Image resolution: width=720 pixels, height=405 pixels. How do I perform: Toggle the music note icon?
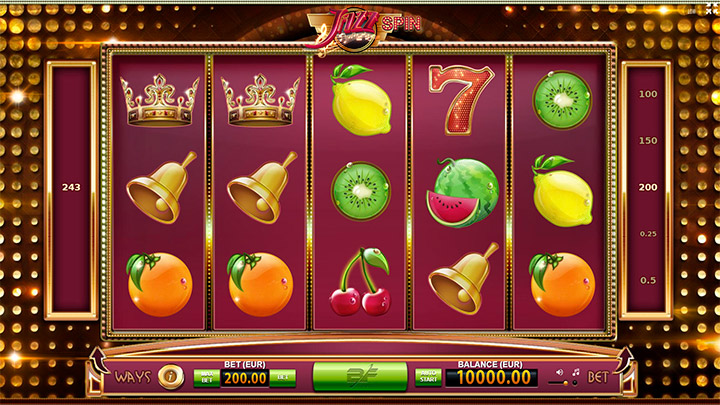578,370
